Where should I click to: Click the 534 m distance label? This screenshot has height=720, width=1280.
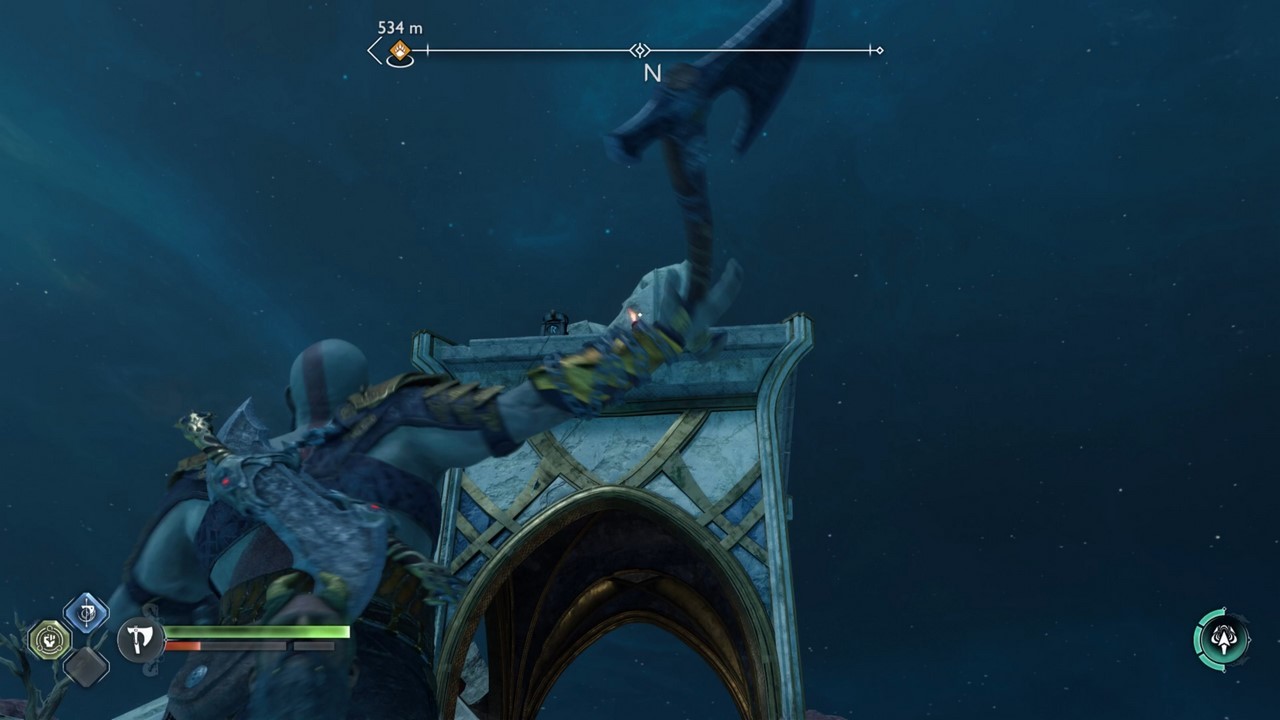tap(400, 28)
